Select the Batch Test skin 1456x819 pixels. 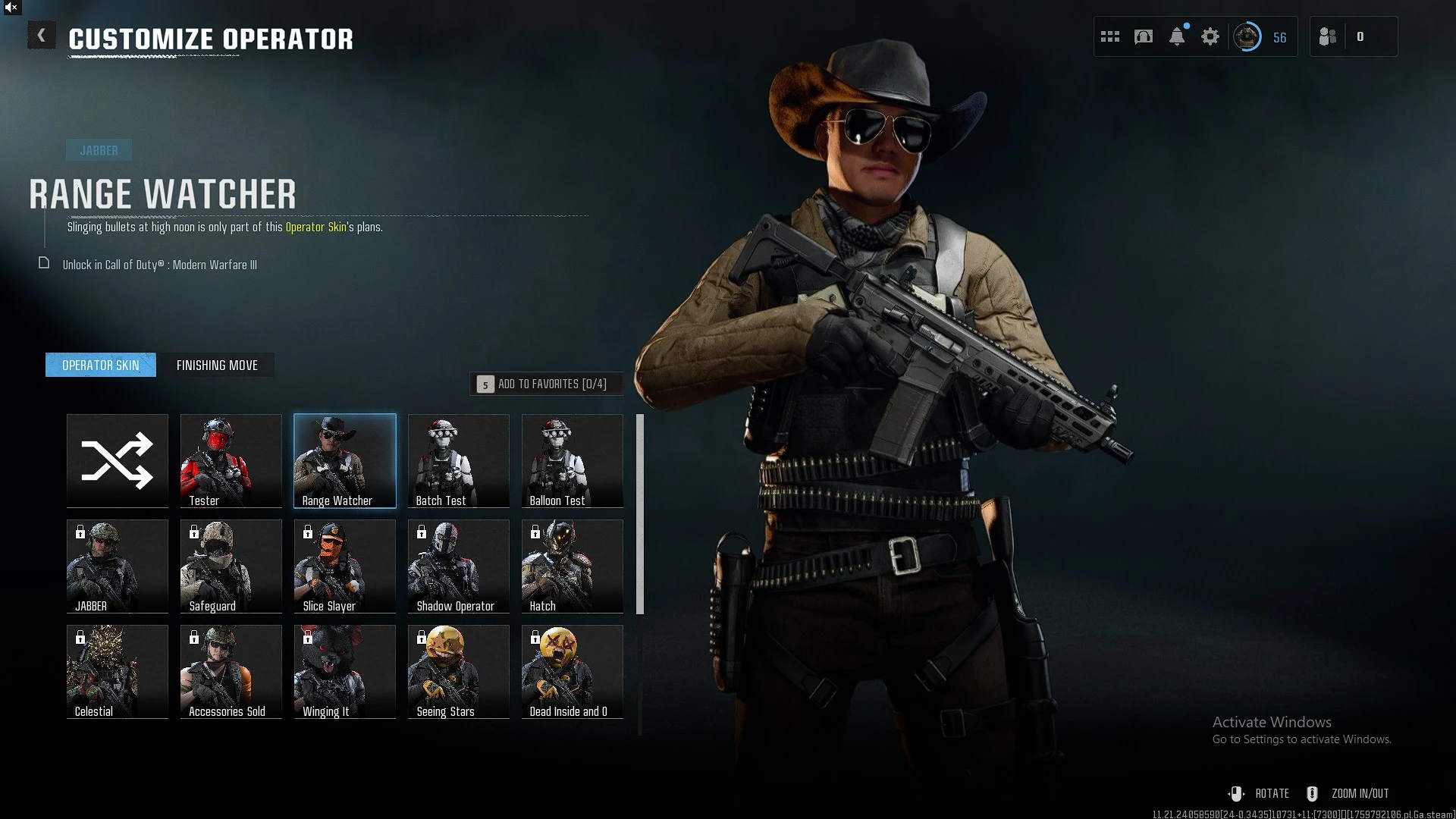pyautogui.click(x=459, y=460)
